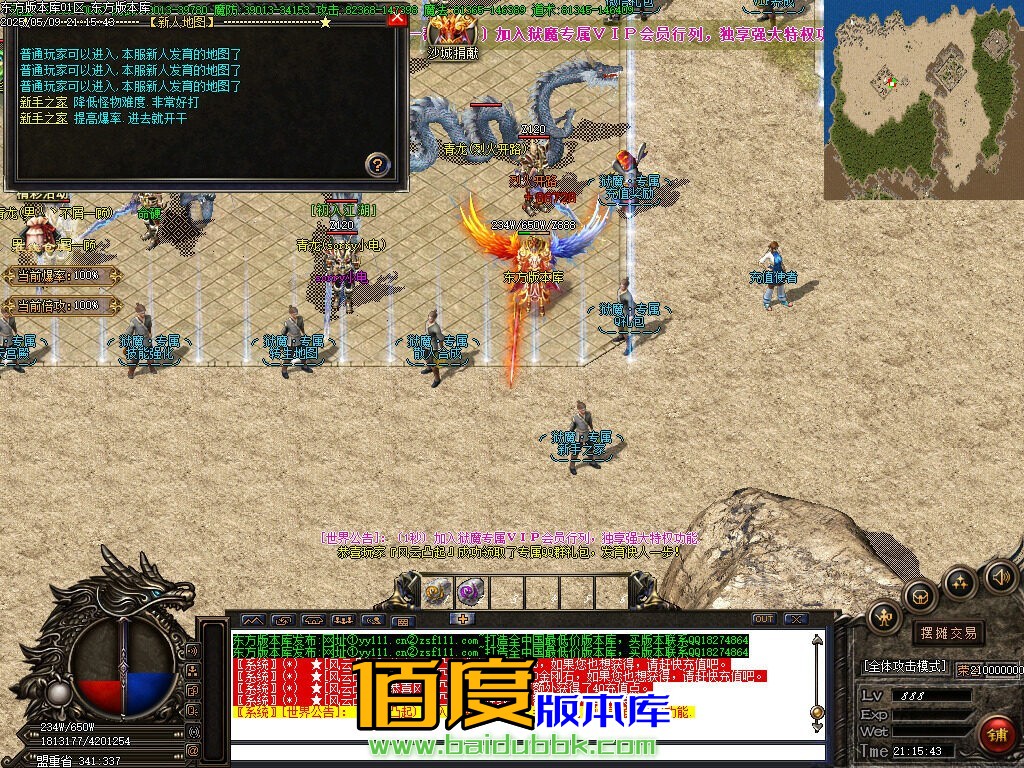Open the skills button with three sparkles
Viewport: 1024px width, 768px height.
[959, 583]
